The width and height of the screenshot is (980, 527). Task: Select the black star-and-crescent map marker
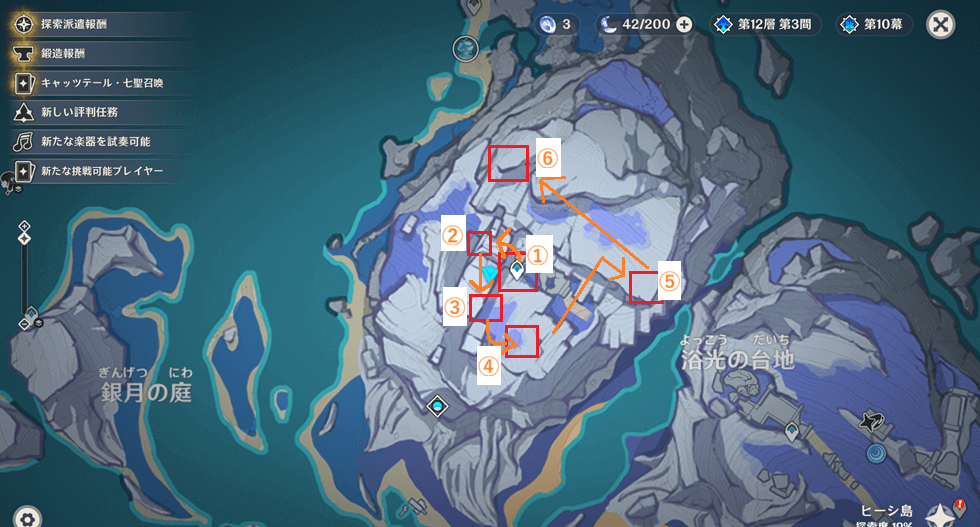(x=874, y=424)
